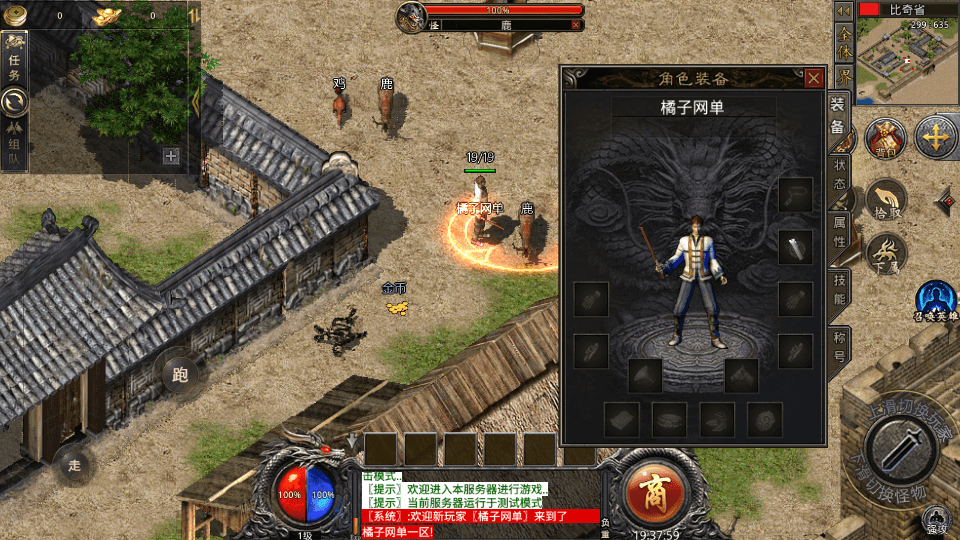Close the 角色装备 character equipment panel

click(x=814, y=78)
